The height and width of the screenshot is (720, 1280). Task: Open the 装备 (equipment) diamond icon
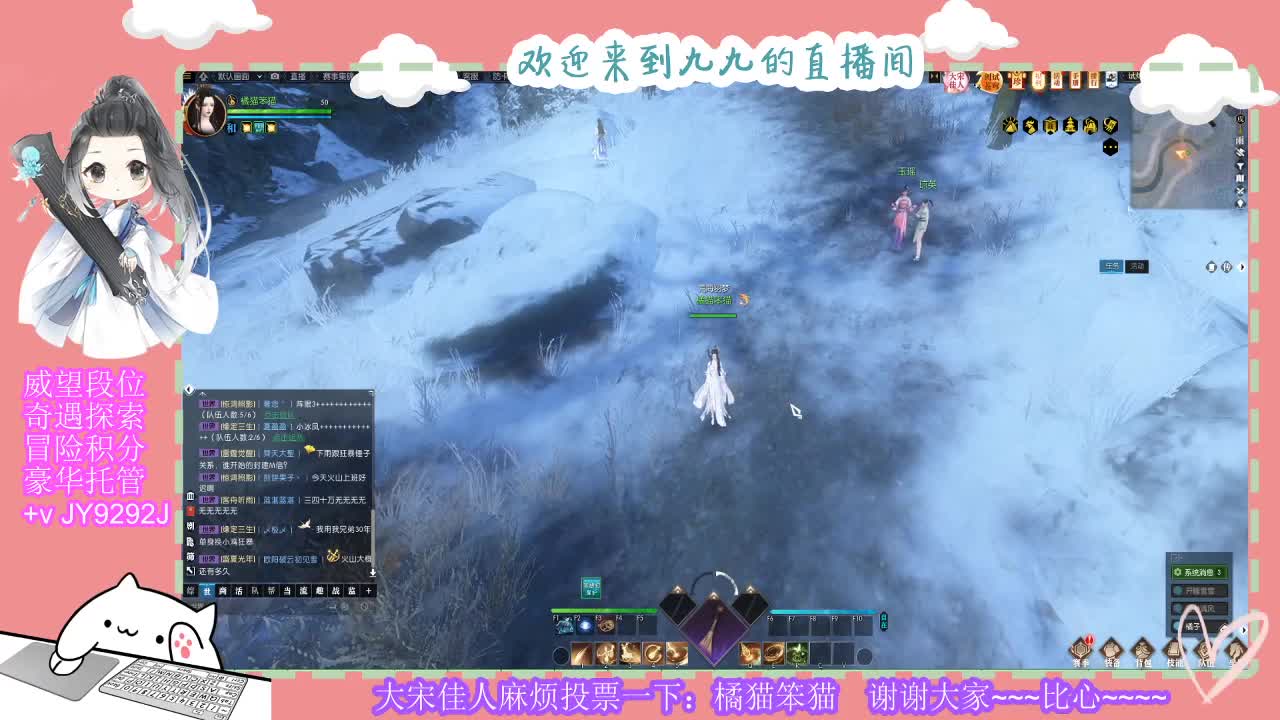pyautogui.click(x=1113, y=649)
